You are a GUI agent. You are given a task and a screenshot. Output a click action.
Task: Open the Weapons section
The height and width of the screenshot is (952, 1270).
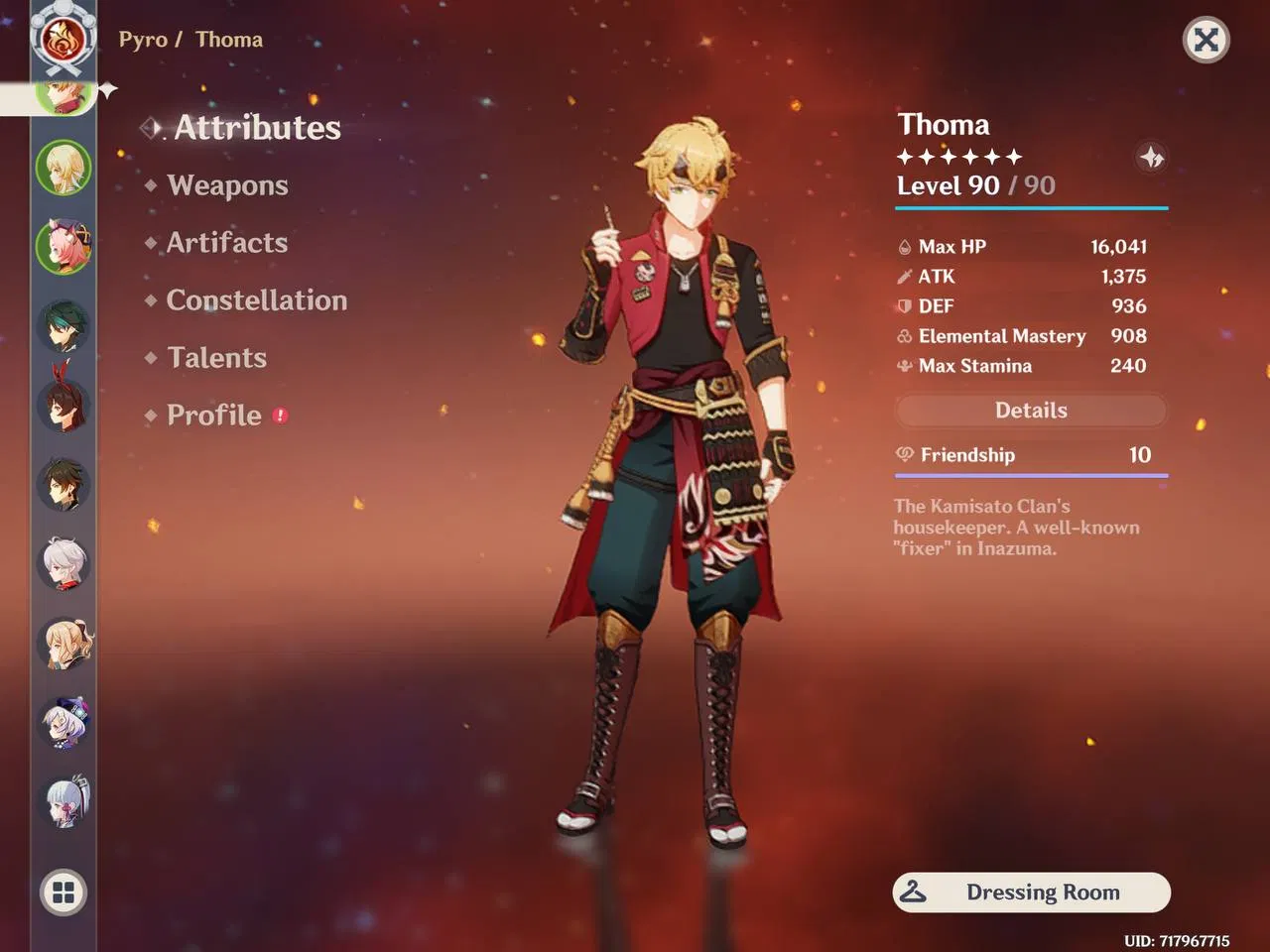pyautogui.click(x=227, y=185)
